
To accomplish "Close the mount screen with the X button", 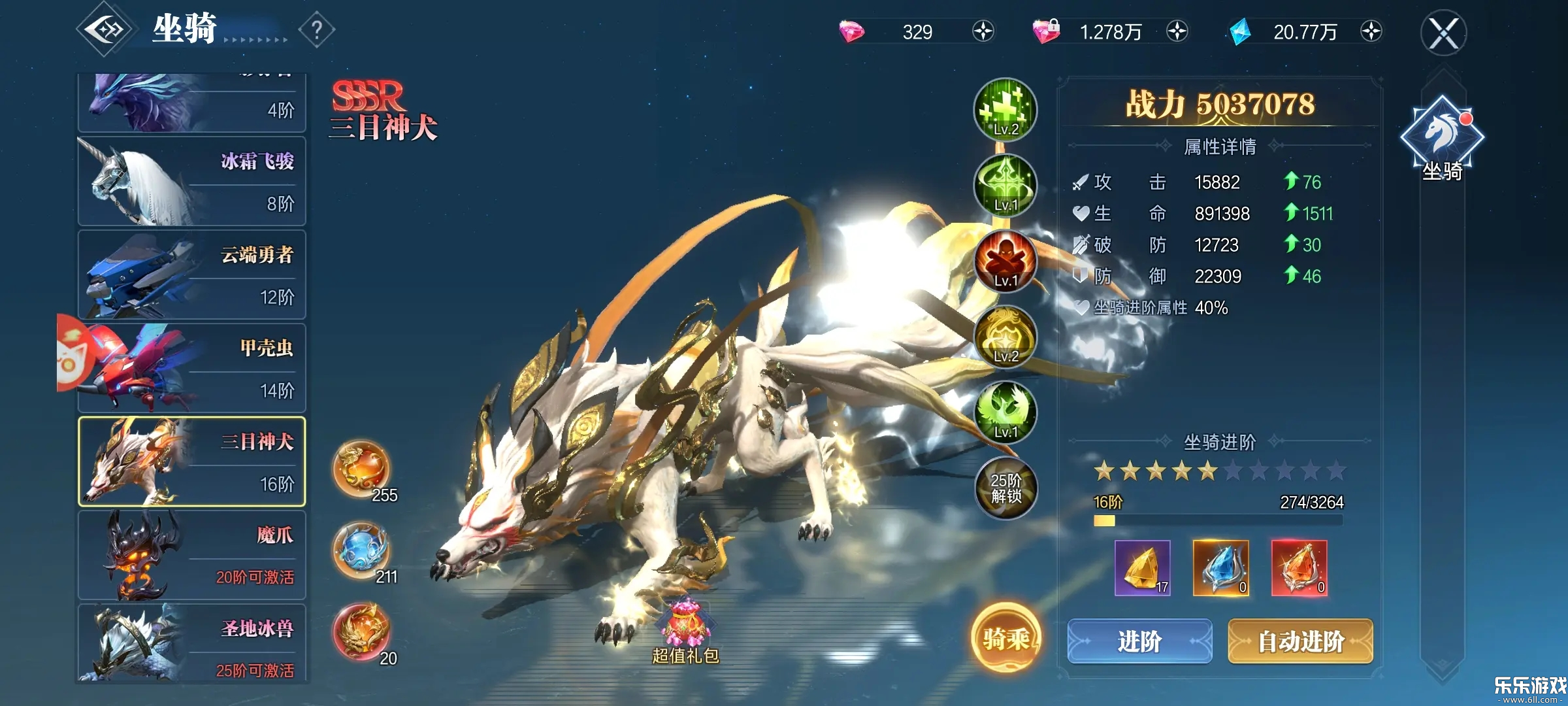I will point(1443,33).
